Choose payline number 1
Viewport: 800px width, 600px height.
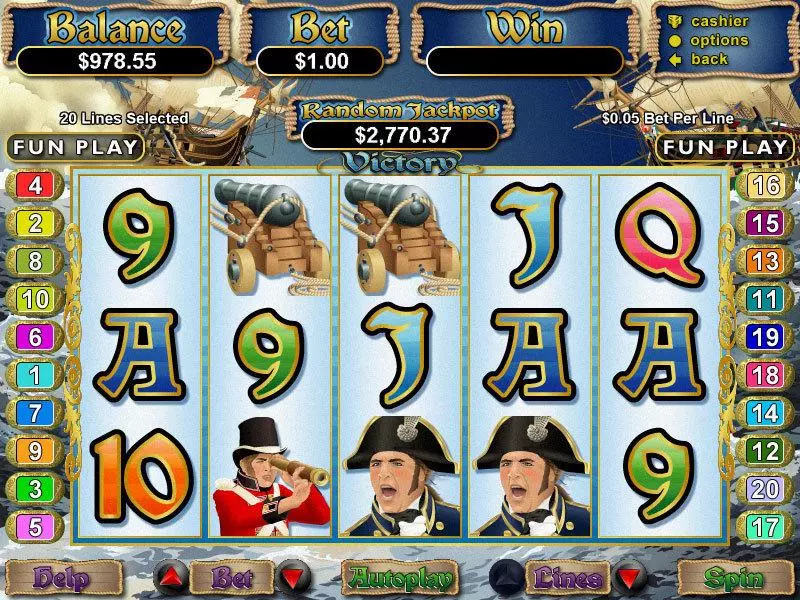35,375
